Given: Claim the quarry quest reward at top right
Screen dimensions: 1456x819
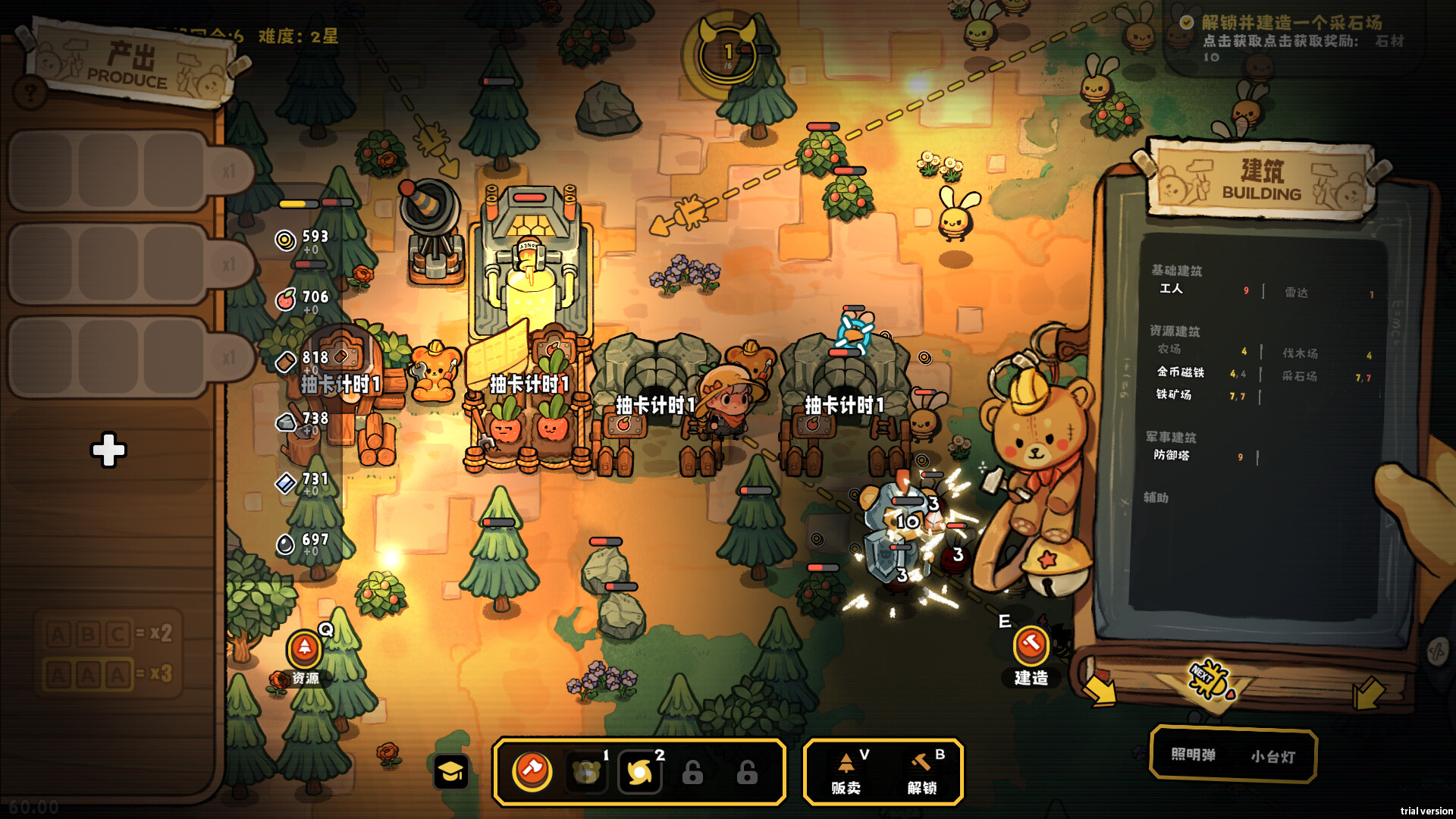Looking at the screenshot, I should [1291, 32].
